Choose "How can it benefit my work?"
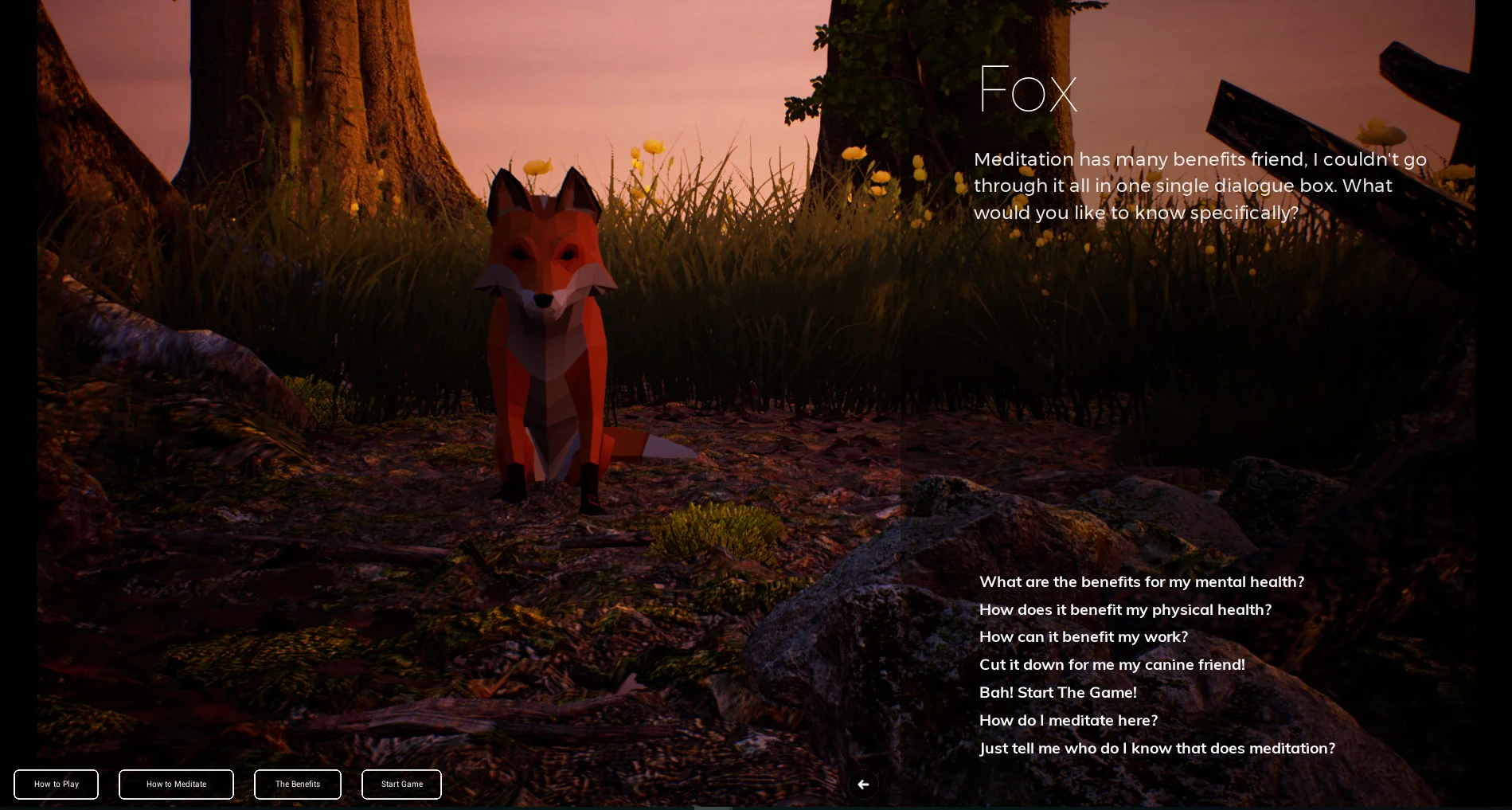The height and width of the screenshot is (810, 1512). (1083, 636)
